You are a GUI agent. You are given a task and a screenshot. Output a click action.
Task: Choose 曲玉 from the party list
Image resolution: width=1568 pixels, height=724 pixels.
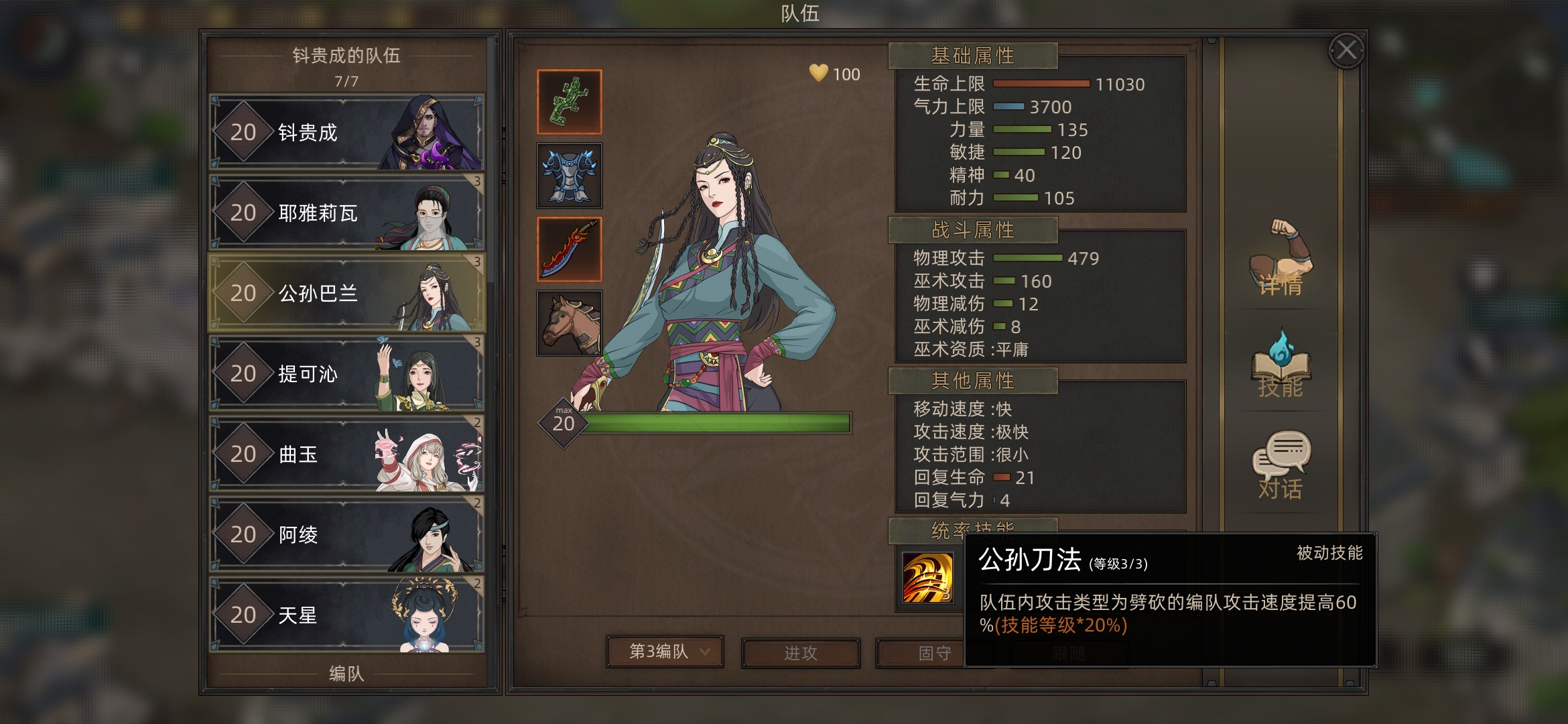click(x=346, y=454)
